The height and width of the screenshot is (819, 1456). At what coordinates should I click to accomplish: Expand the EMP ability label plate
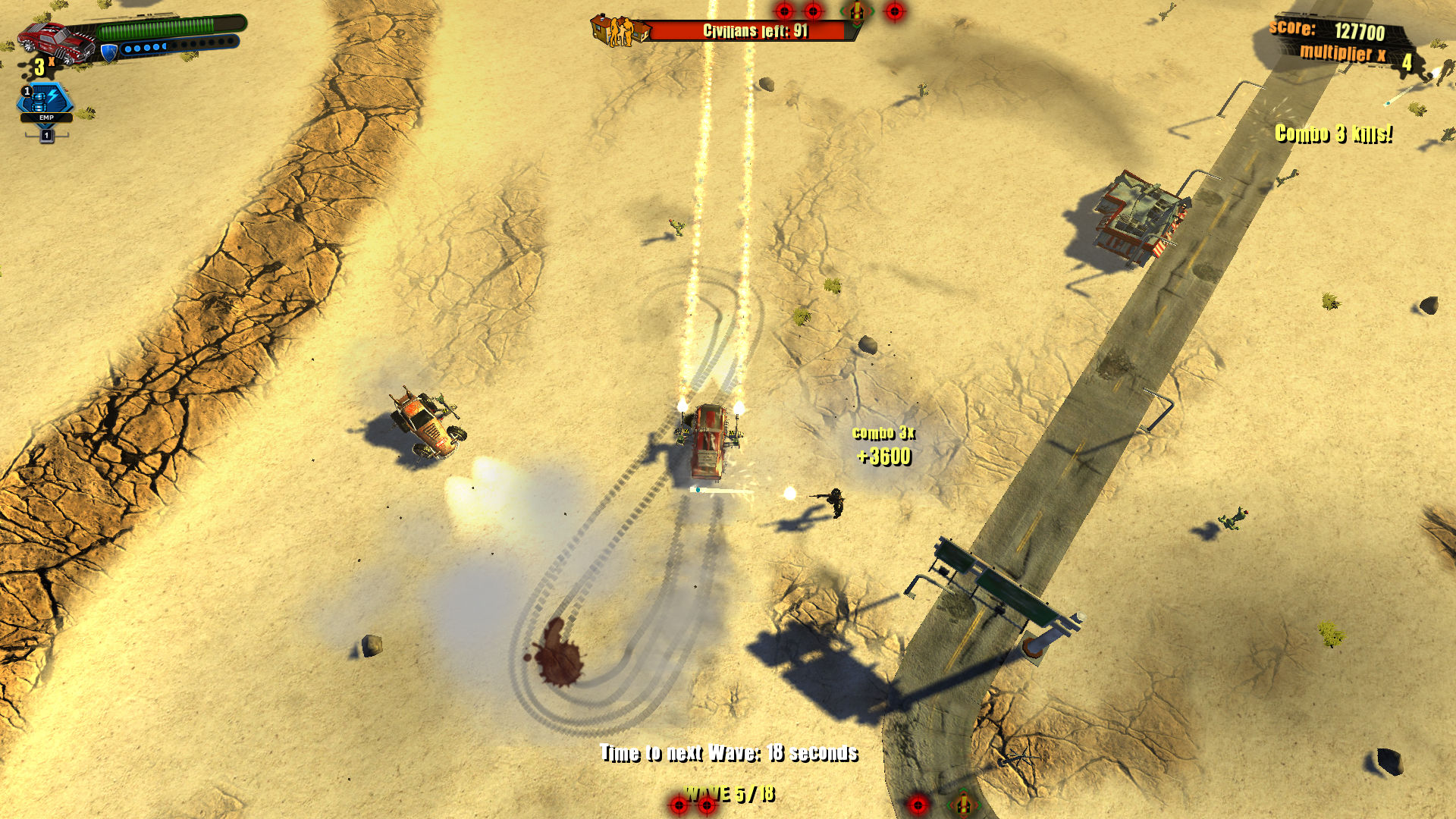point(46,118)
